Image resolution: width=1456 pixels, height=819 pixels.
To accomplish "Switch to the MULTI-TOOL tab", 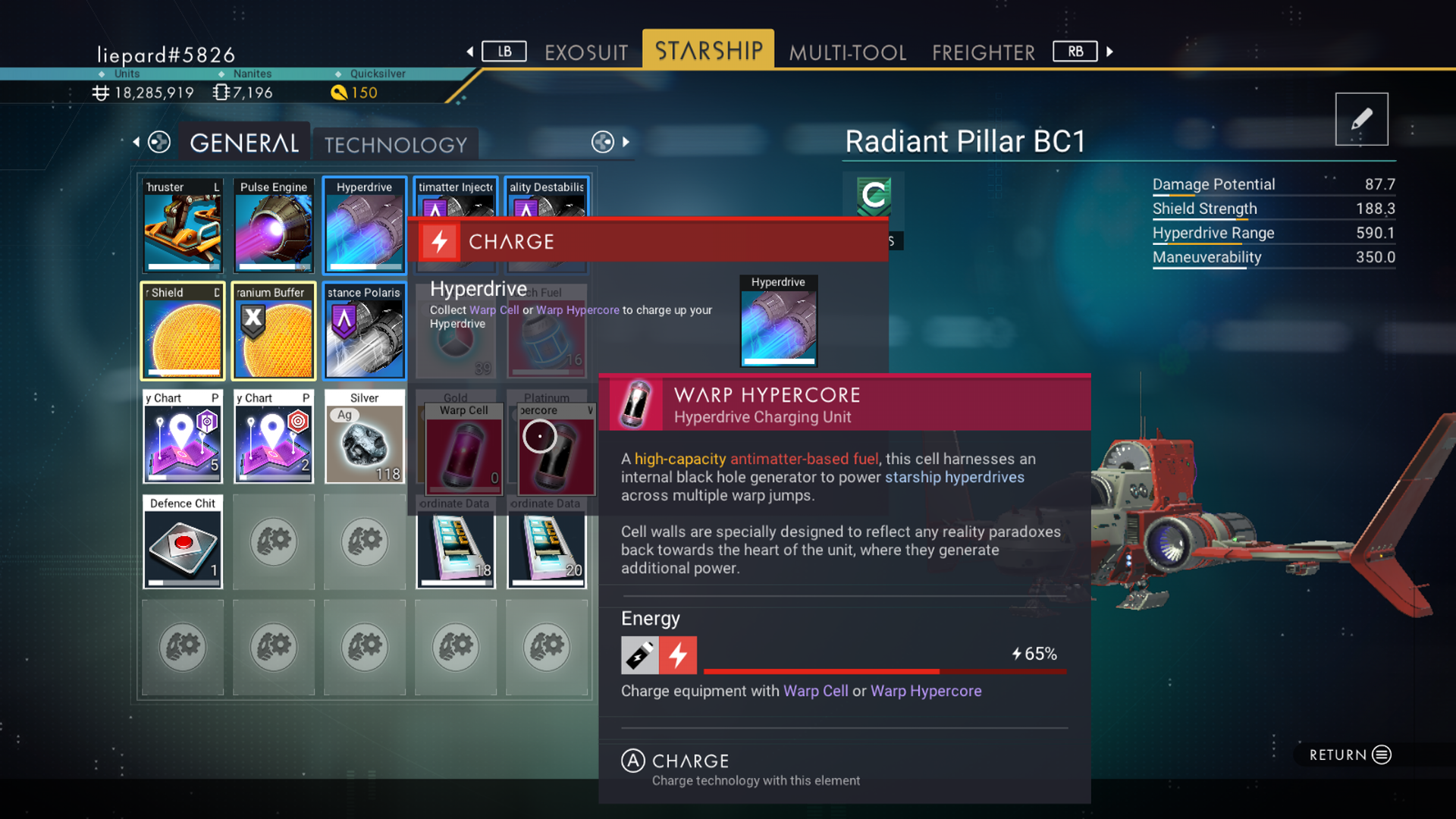I will pos(847,52).
